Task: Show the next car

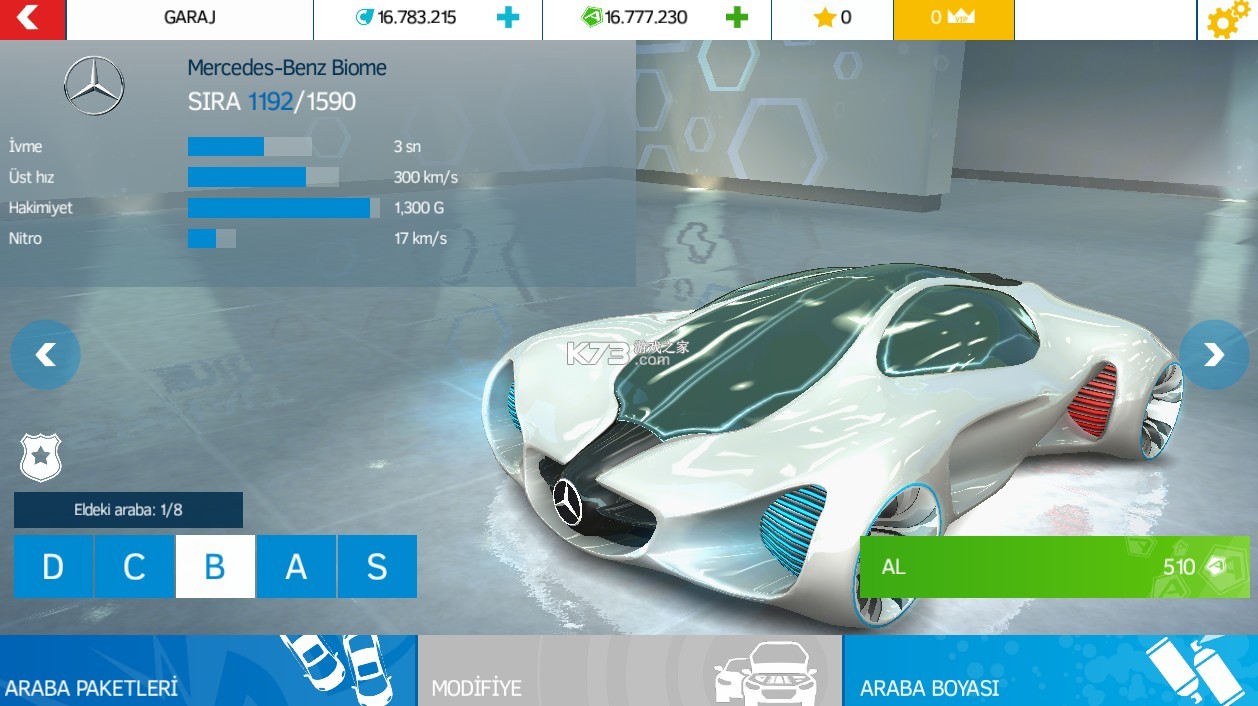Action: coord(1213,354)
